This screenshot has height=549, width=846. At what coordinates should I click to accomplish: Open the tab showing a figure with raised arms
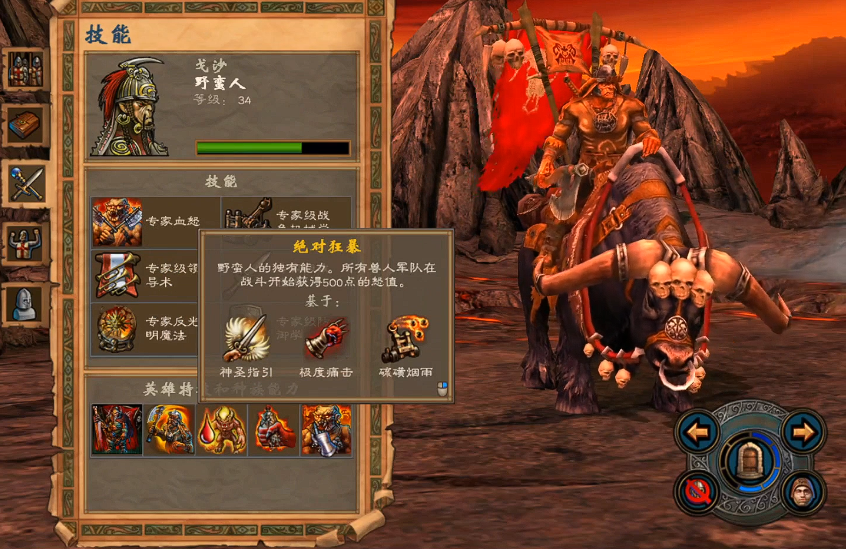pos(26,242)
